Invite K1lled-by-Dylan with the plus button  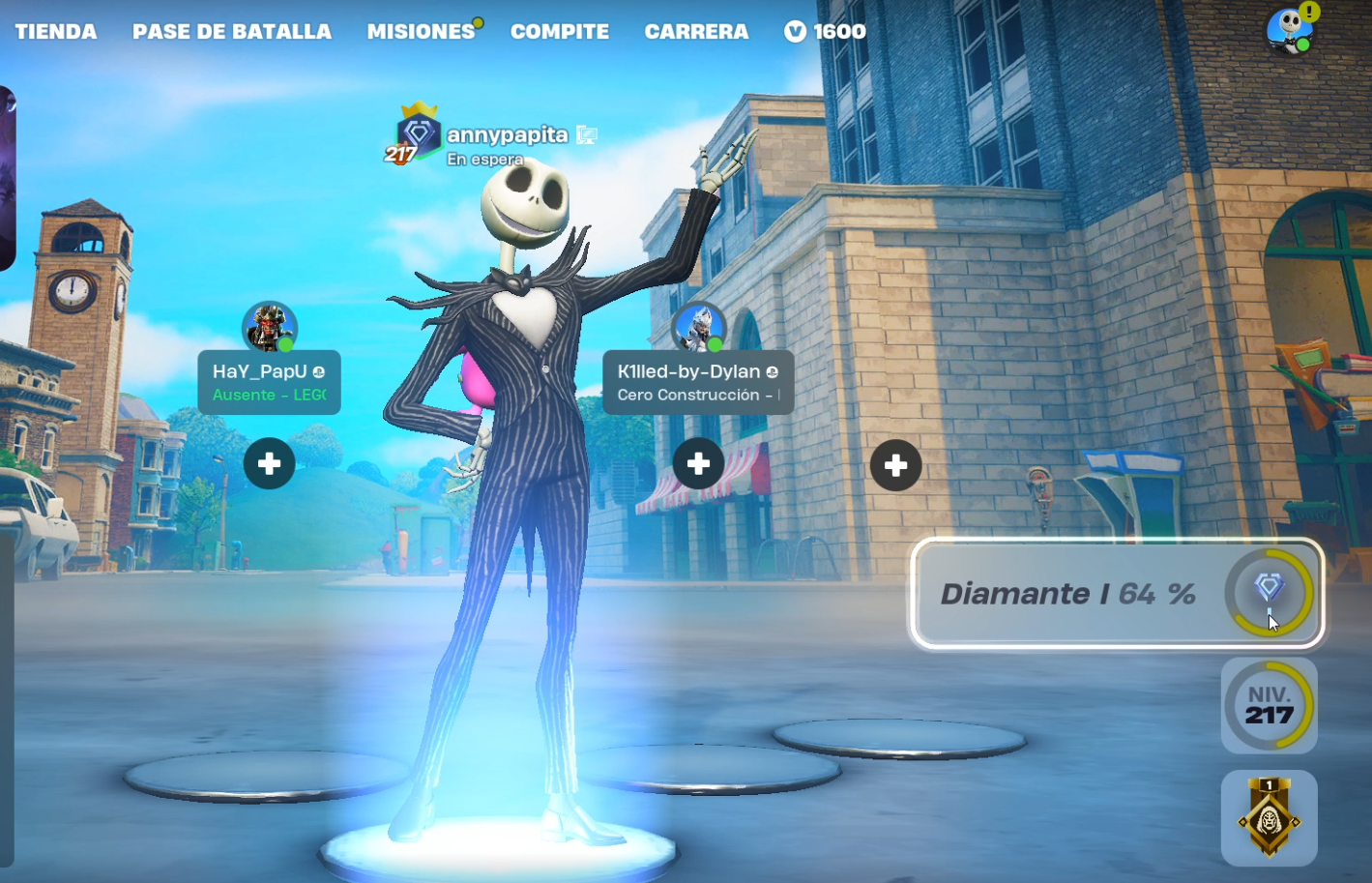tap(698, 464)
